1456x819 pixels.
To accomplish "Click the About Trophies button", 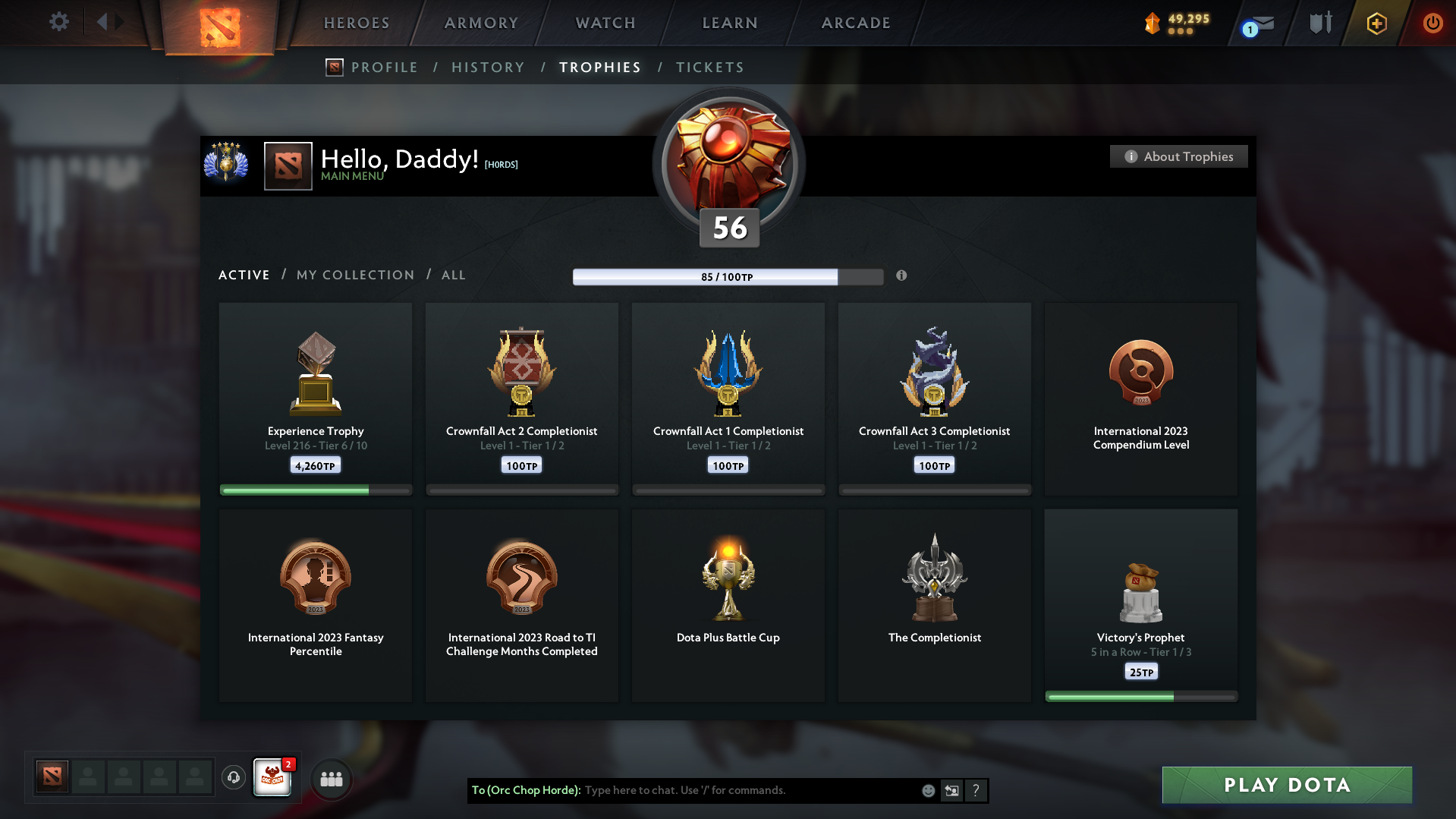I will pos(1178,156).
